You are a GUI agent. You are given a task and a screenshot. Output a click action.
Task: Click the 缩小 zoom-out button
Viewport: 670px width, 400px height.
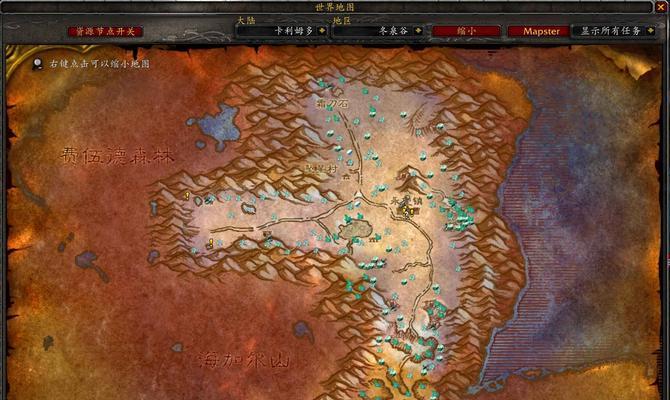click(467, 31)
